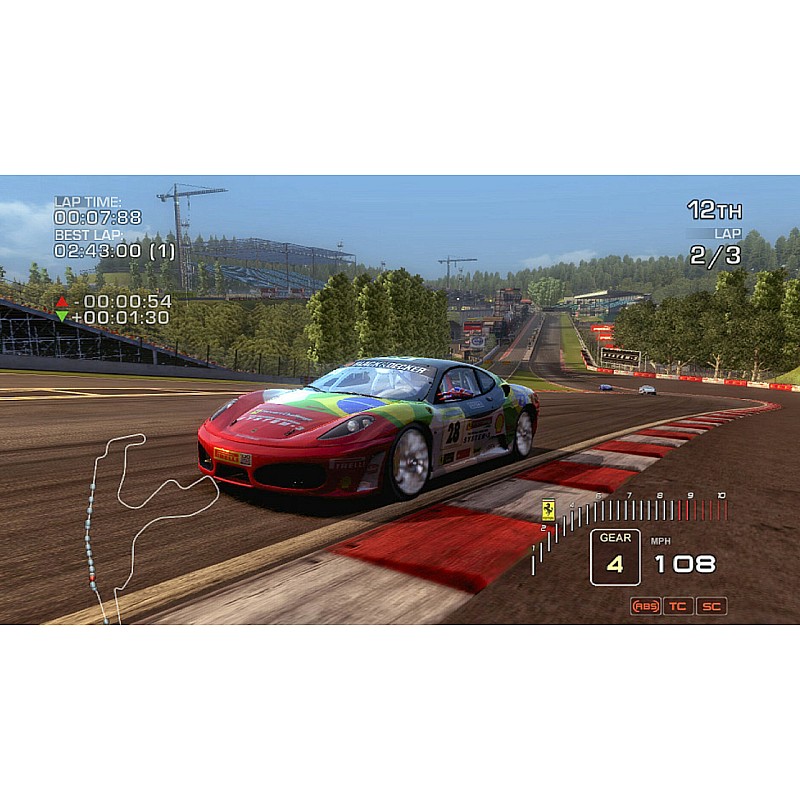Toggle the TC traction control indicator
800x800 pixels.
click(x=678, y=606)
